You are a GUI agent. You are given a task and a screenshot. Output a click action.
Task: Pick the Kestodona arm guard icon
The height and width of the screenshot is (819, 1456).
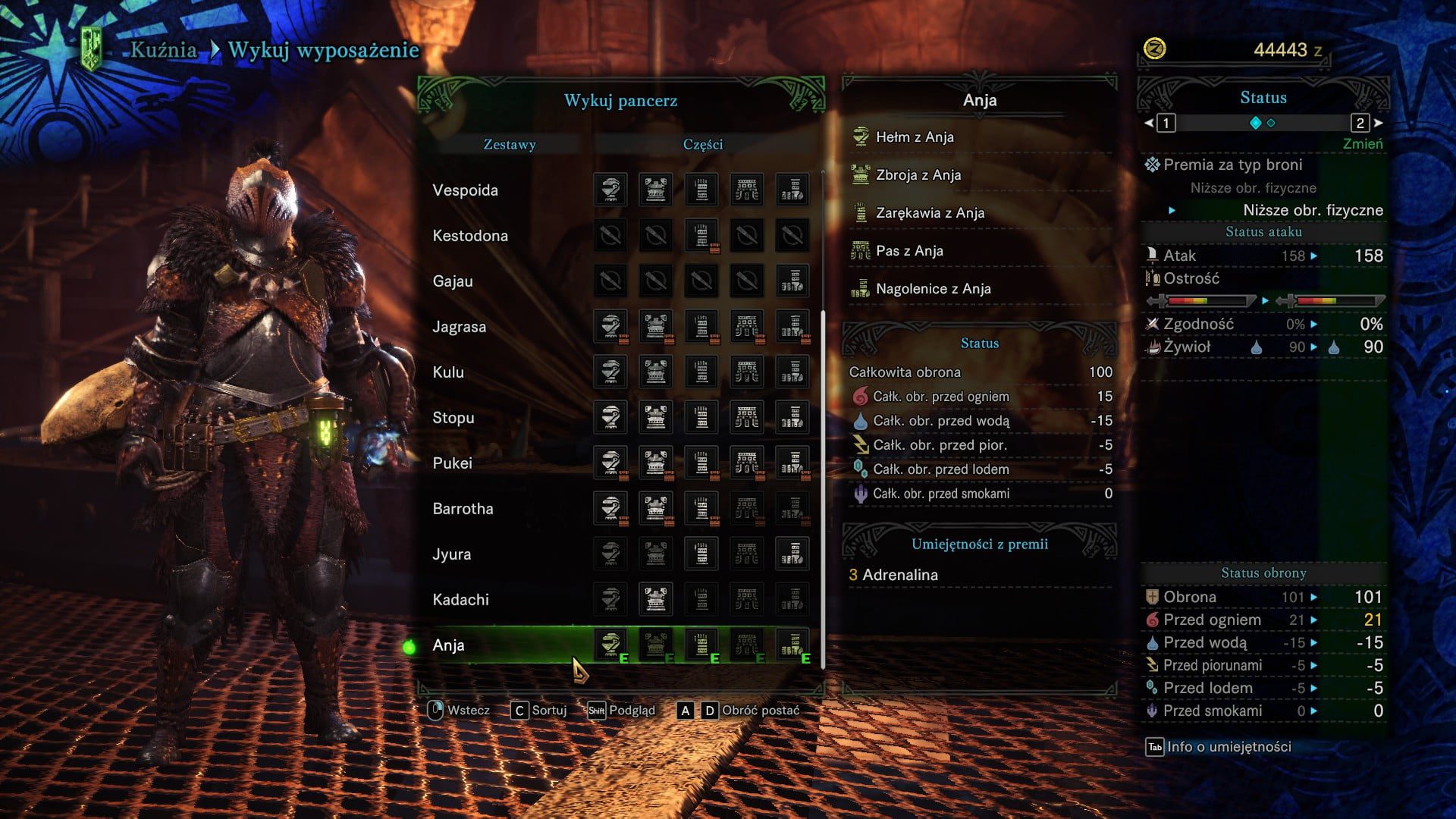point(701,235)
